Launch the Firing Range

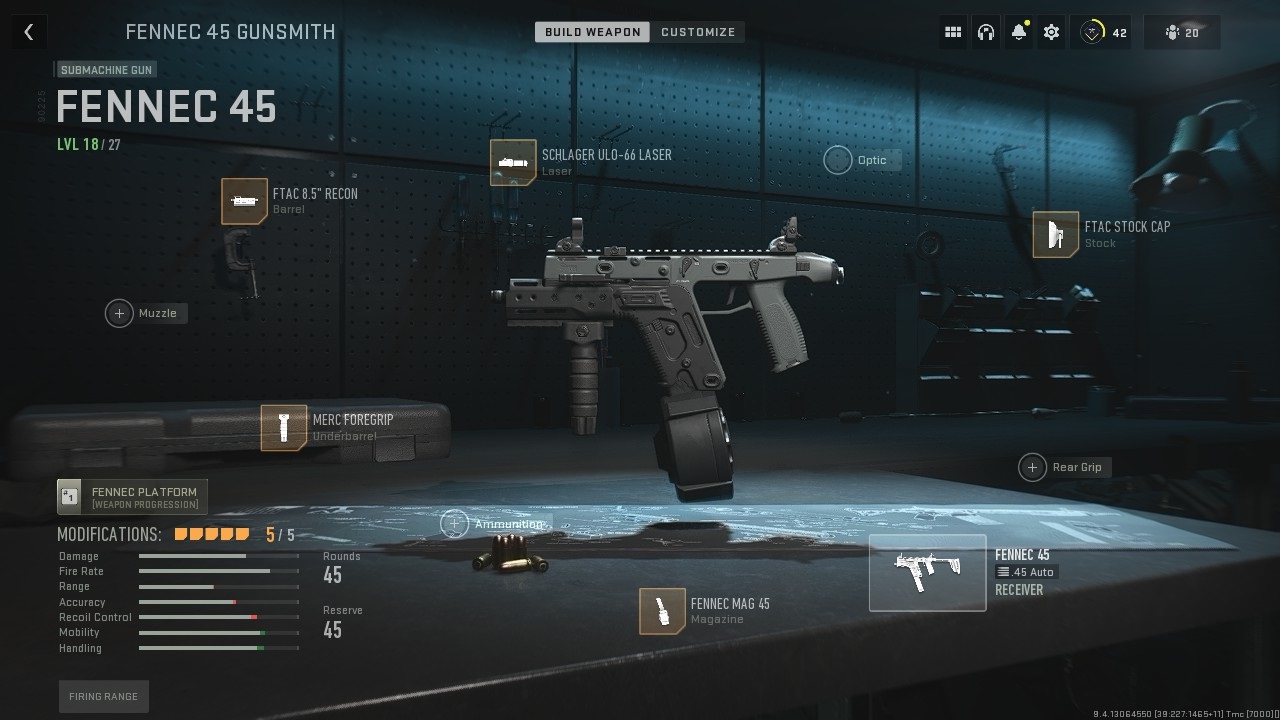(103, 696)
